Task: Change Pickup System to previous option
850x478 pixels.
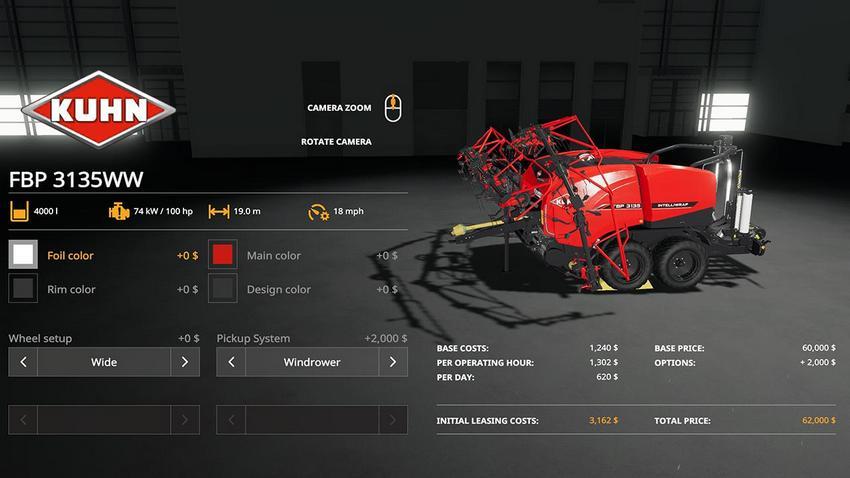Action: pos(231,362)
